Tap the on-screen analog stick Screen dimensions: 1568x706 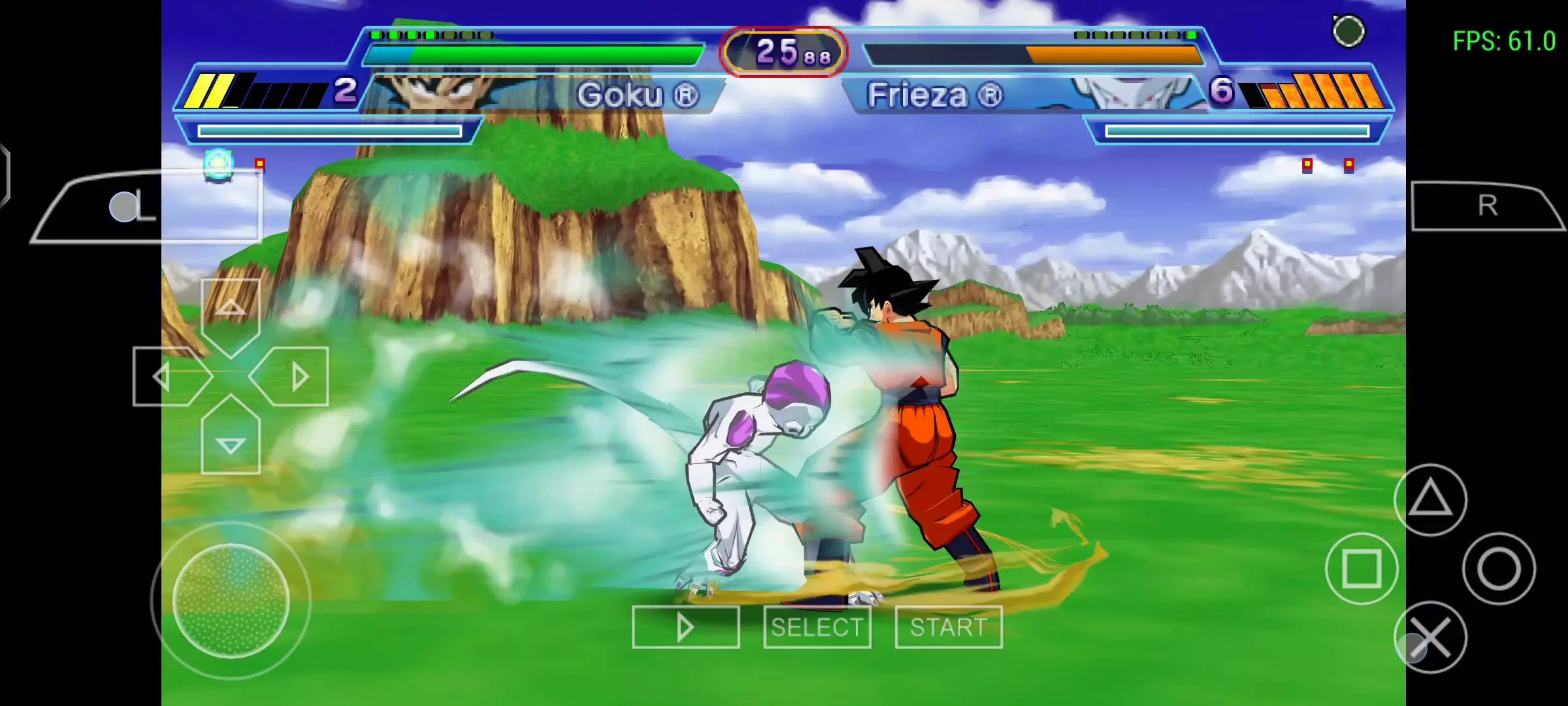(231, 600)
